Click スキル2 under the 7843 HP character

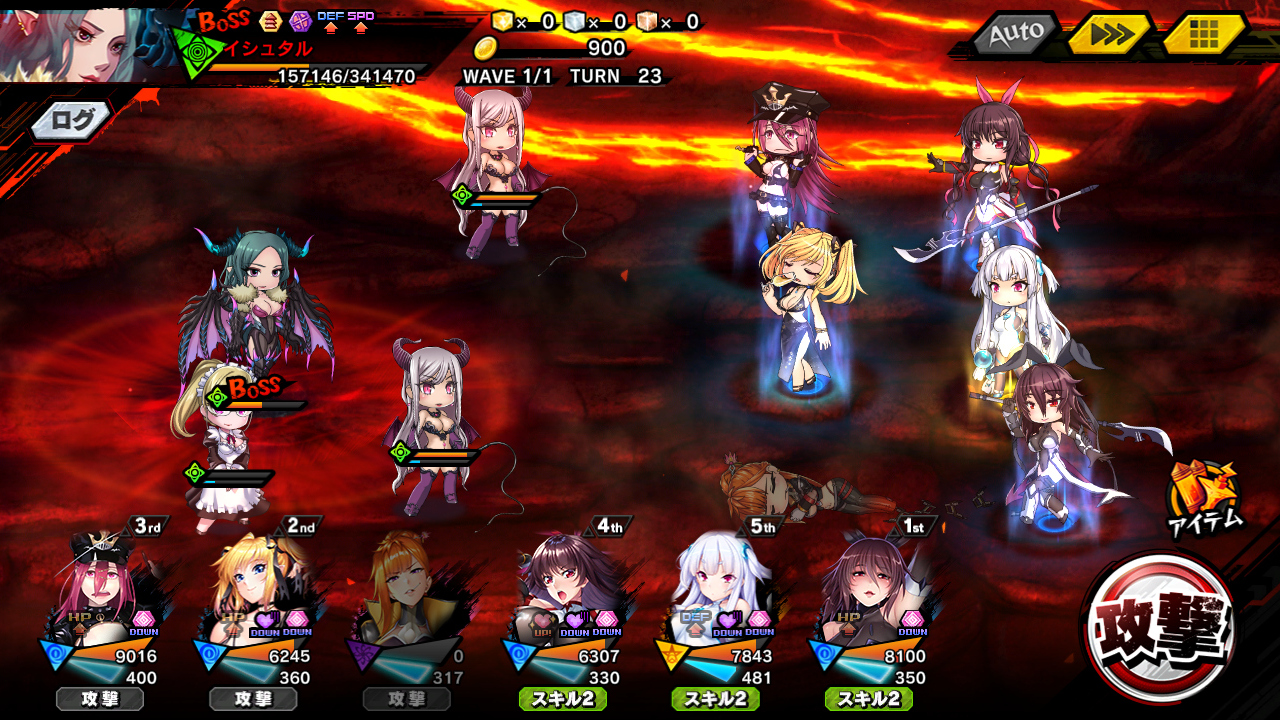pos(715,699)
